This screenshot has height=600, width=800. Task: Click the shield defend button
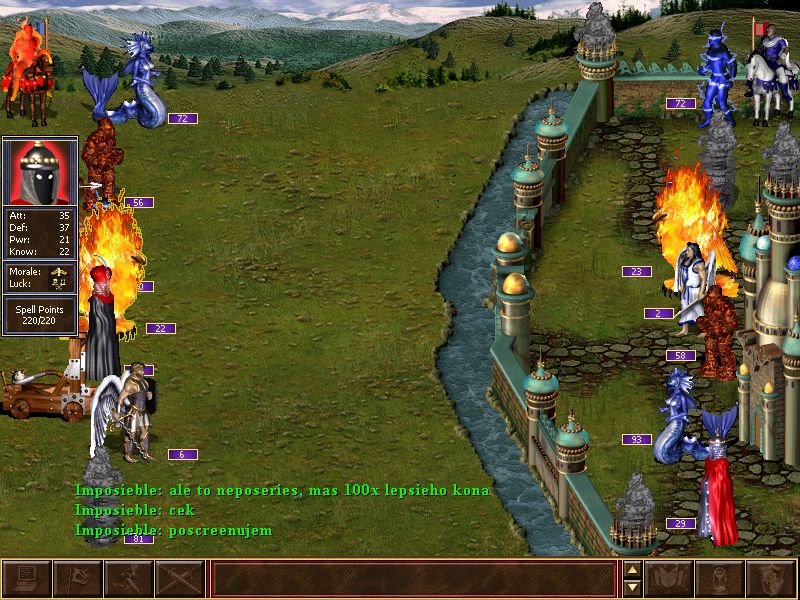pyautogui.click(x=772, y=579)
